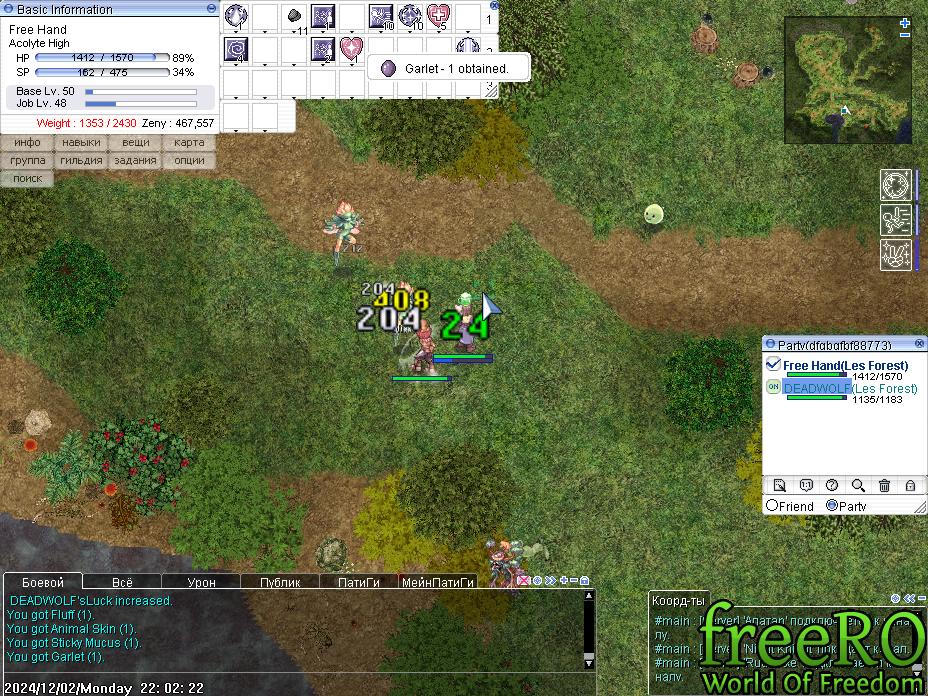Switch to the 'Всё' chat tab
928x696 pixels.
coord(122,582)
